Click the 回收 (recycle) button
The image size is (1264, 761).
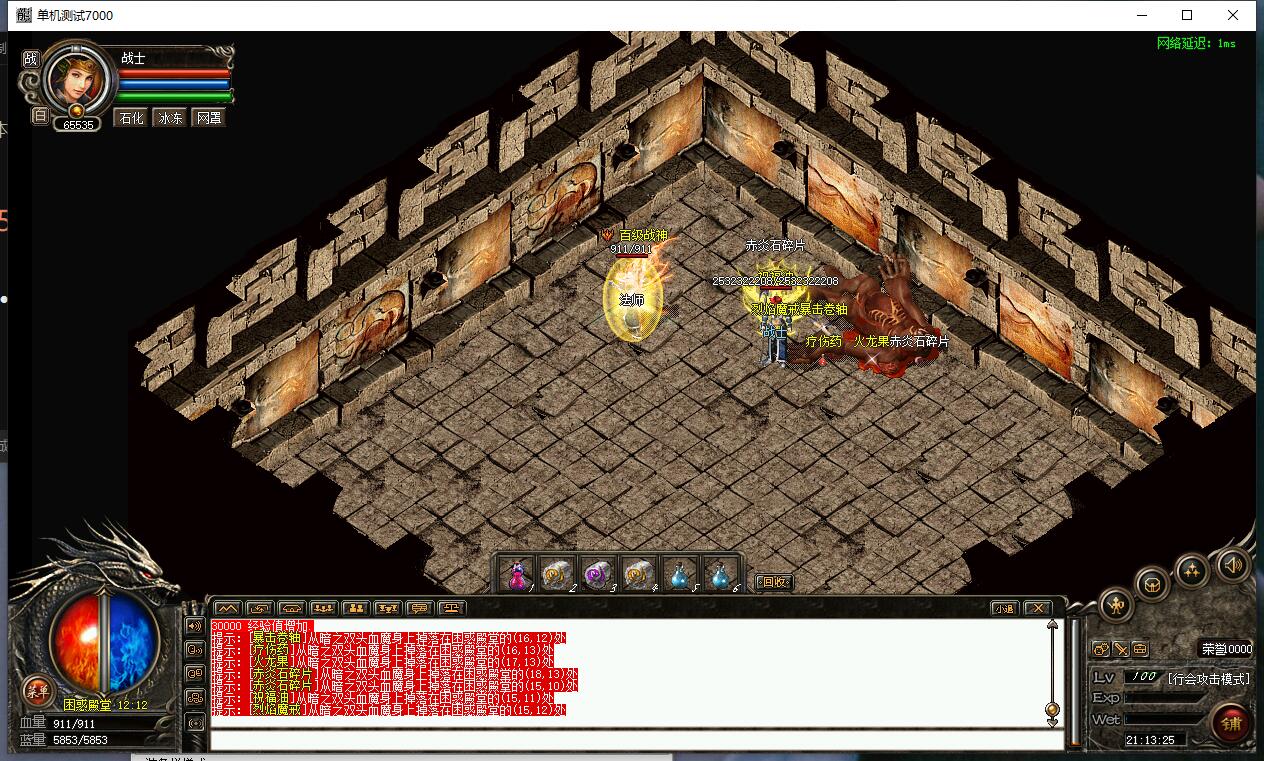tap(773, 582)
